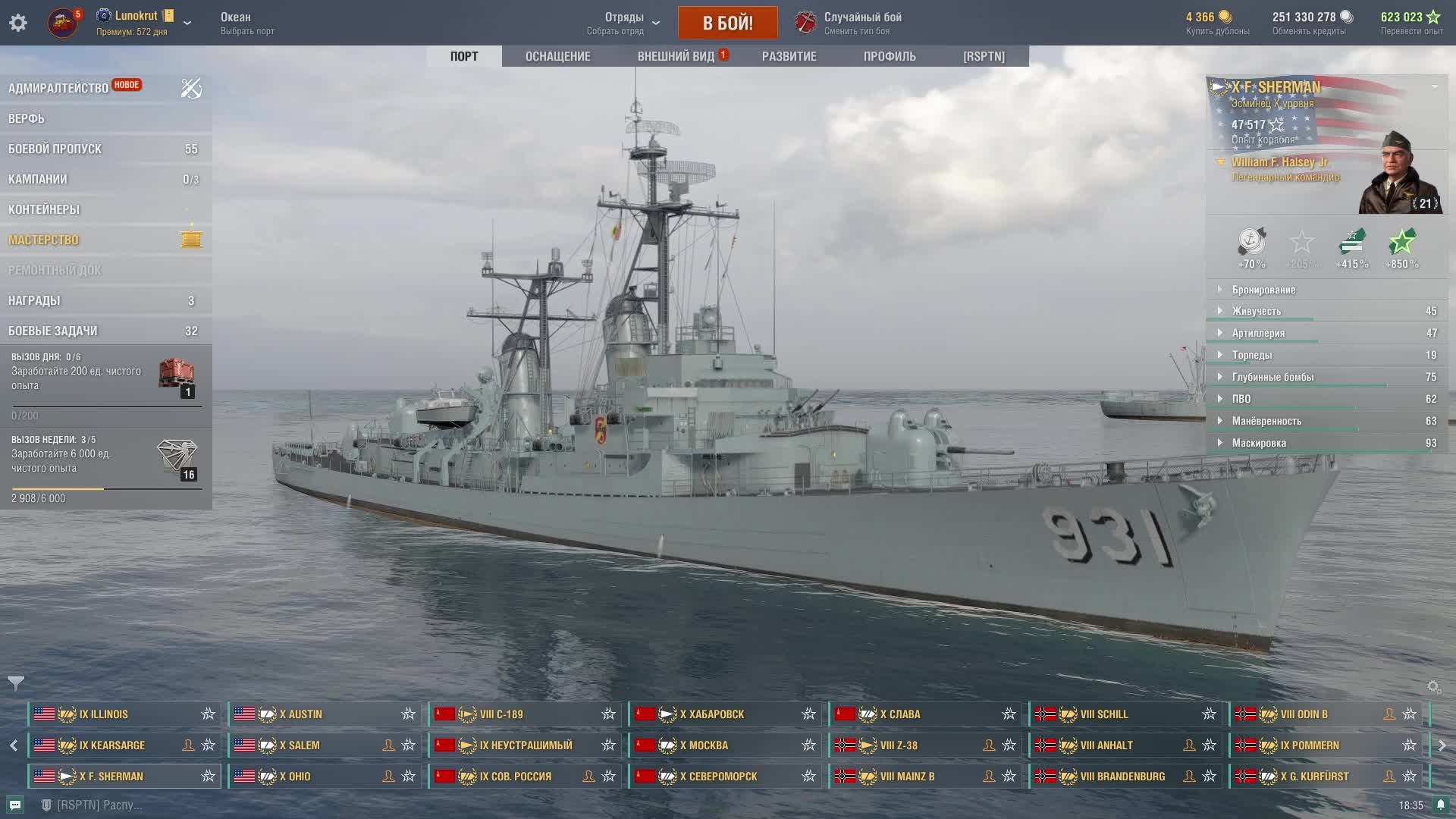This screenshot has height=819, width=1456.
Task: Switch to the ОСНАЩЕНИЕ tab
Action: click(x=557, y=56)
